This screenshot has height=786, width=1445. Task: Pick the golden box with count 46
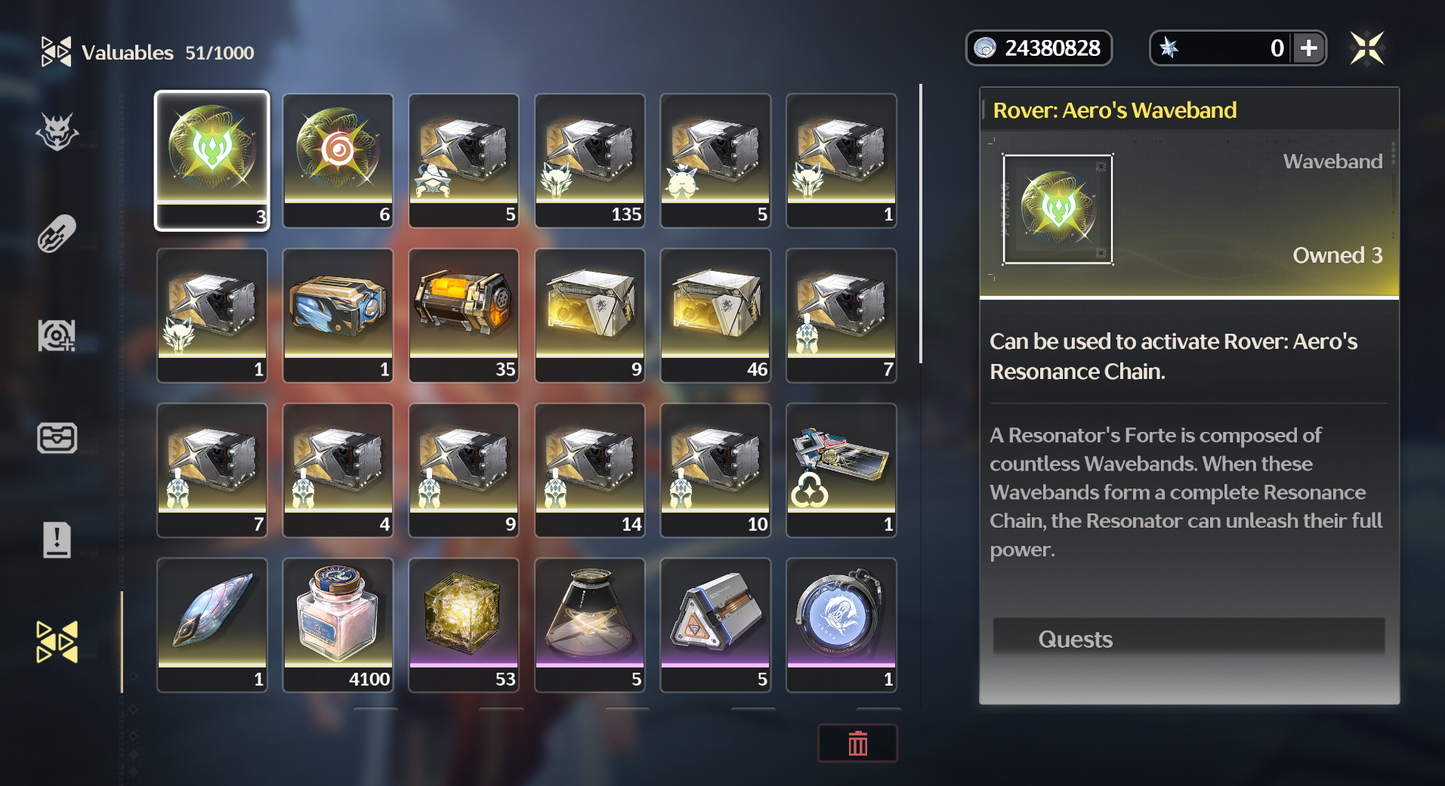[x=716, y=315]
